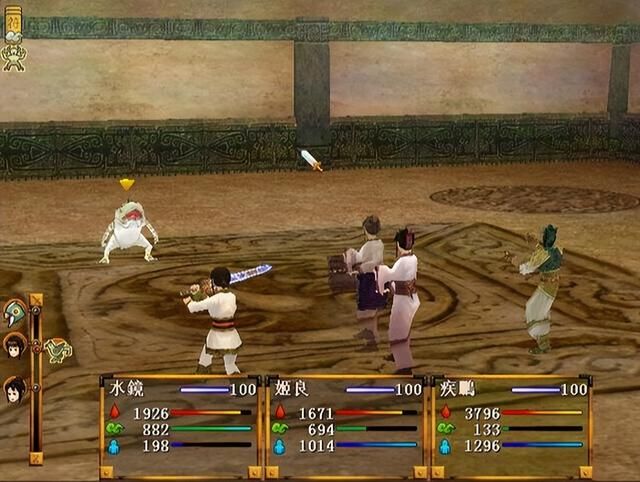Click the green bird-helmet turn order portrait
The width and height of the screenshot is (640, 482).
coord(15,313)
